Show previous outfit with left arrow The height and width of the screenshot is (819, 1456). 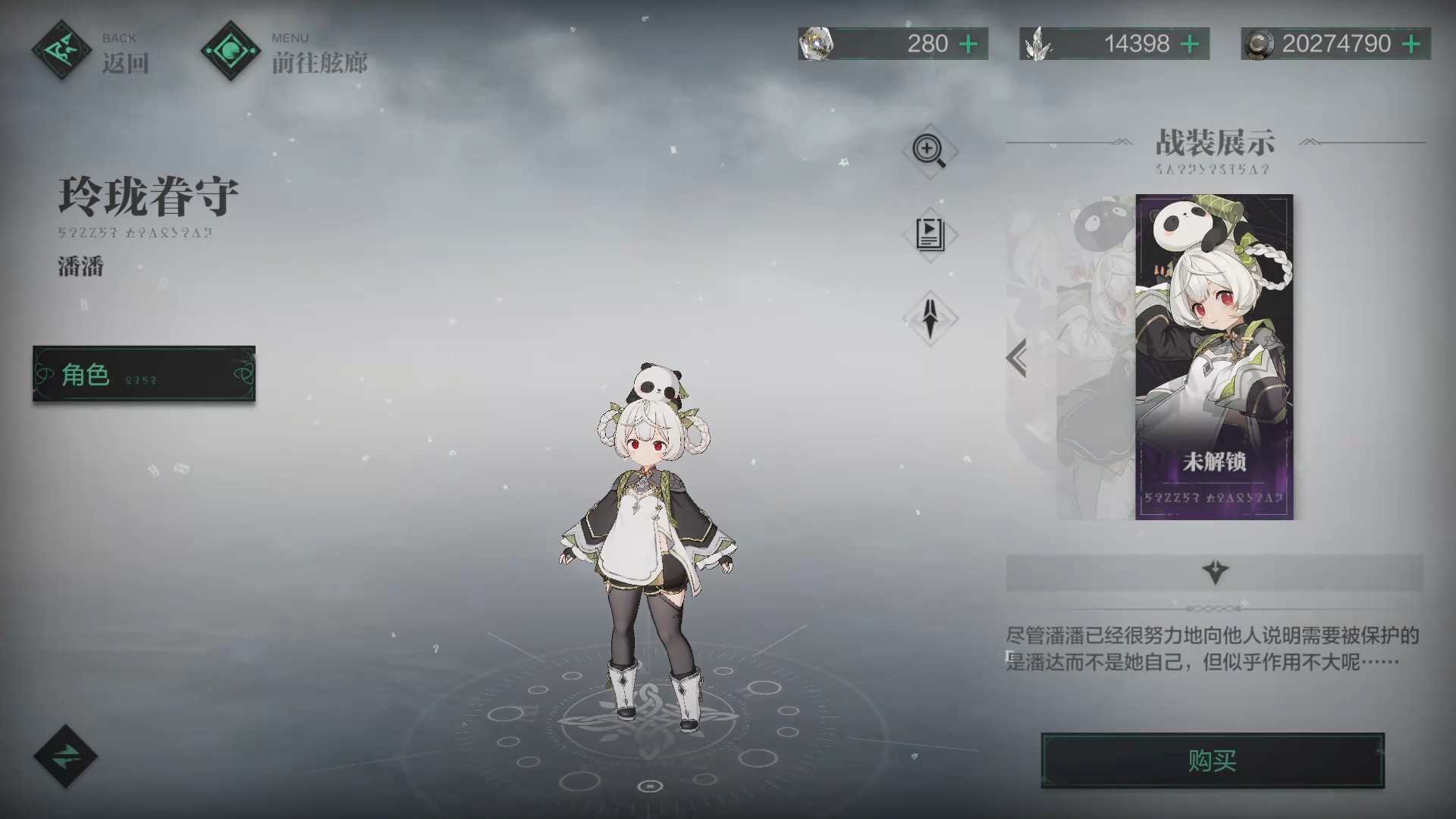tap(1017, 358)
